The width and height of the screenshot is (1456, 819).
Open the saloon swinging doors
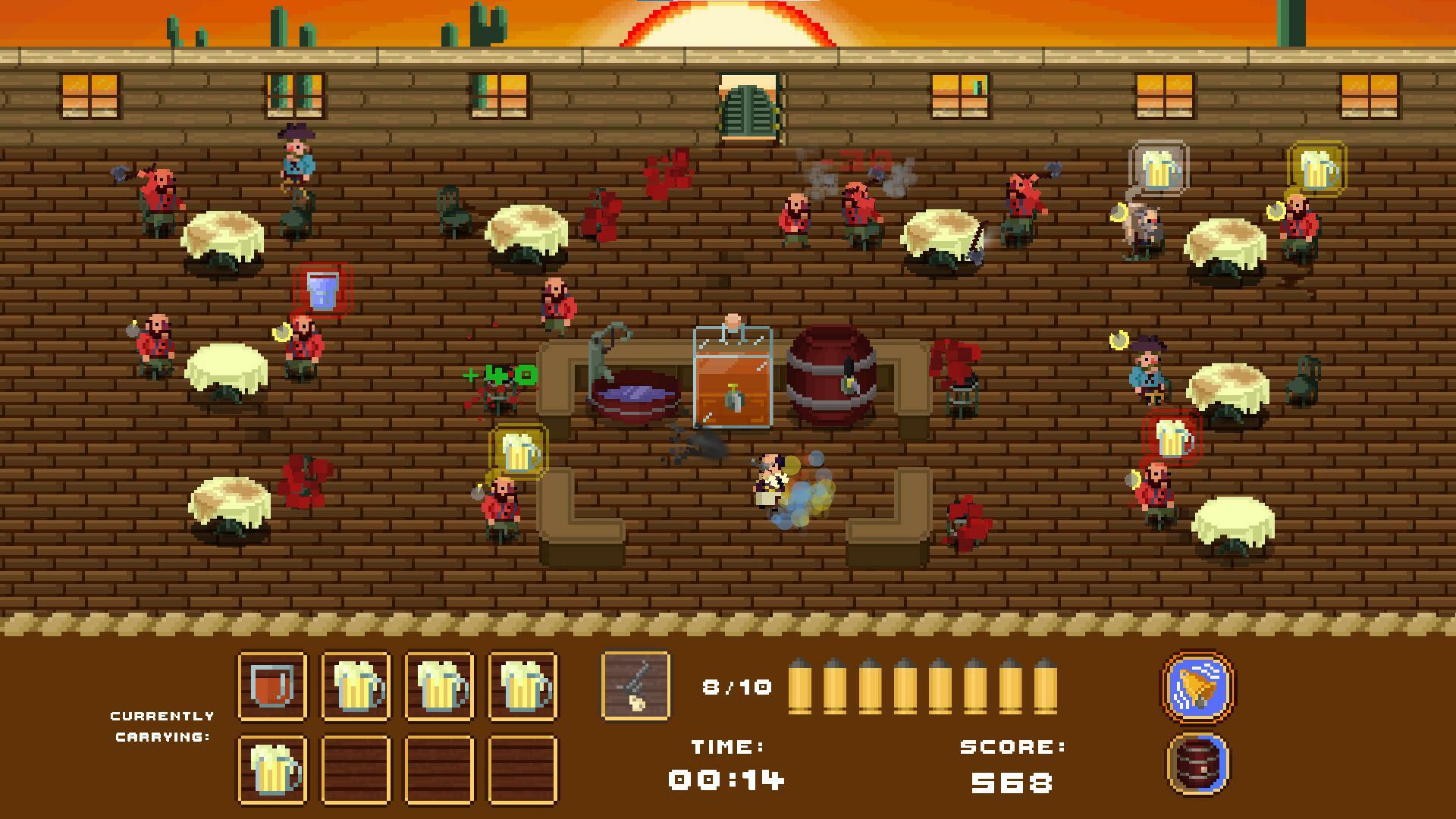pyautogui.click(x=747, y=106)
